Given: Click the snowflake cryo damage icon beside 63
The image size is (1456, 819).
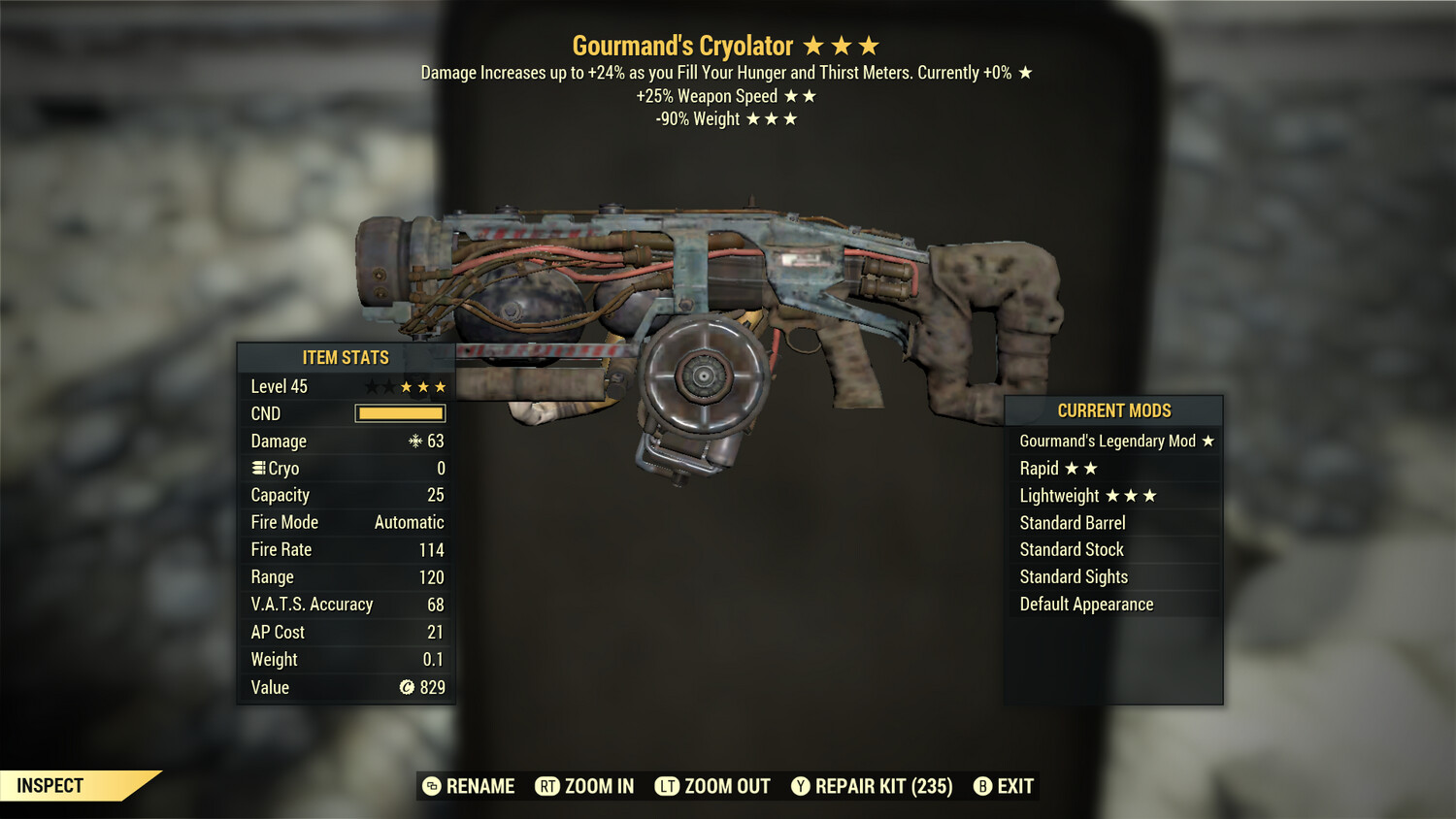Looking at the screenshot, I should point(415,441).
